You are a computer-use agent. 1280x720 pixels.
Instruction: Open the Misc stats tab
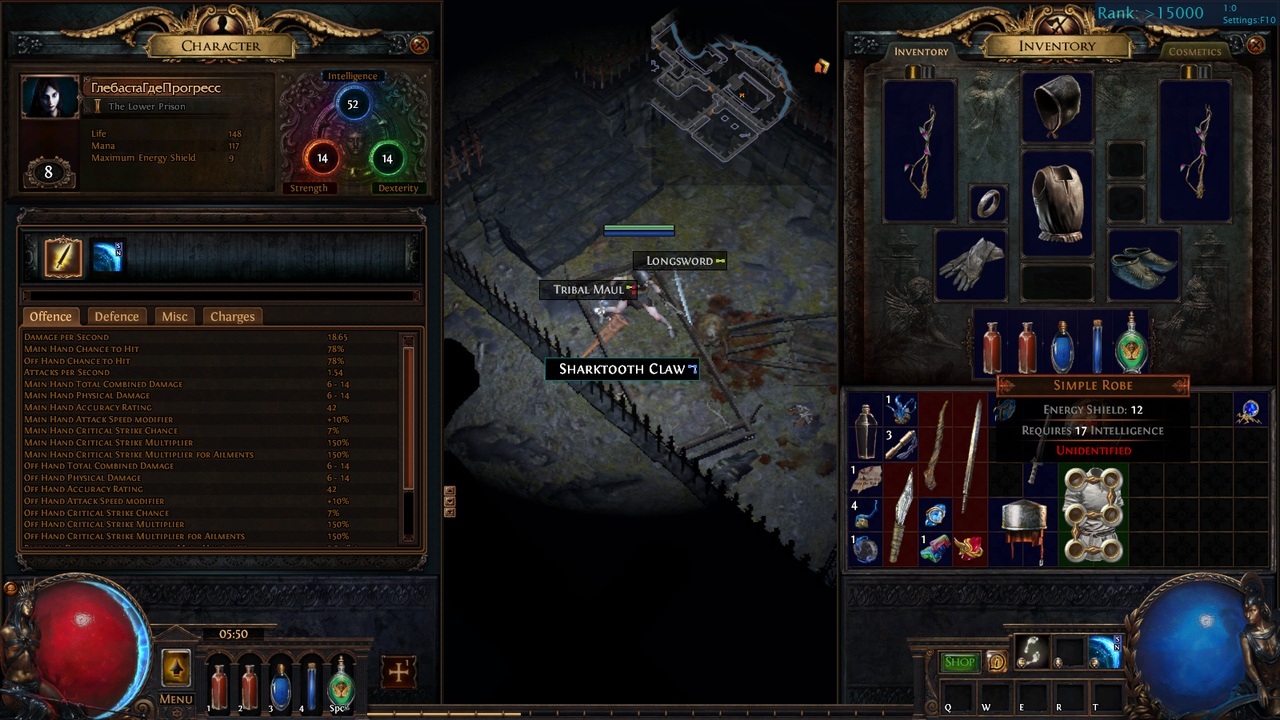tap(174, 316)
